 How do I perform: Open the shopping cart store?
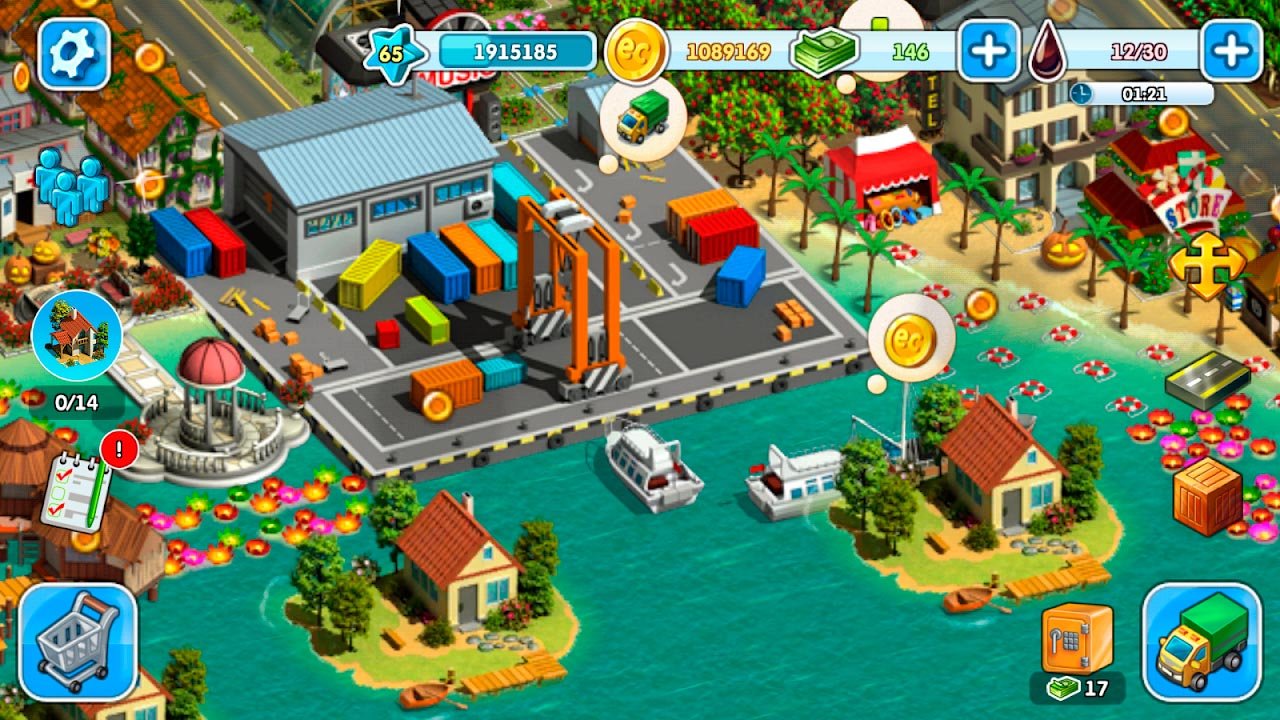77,641
